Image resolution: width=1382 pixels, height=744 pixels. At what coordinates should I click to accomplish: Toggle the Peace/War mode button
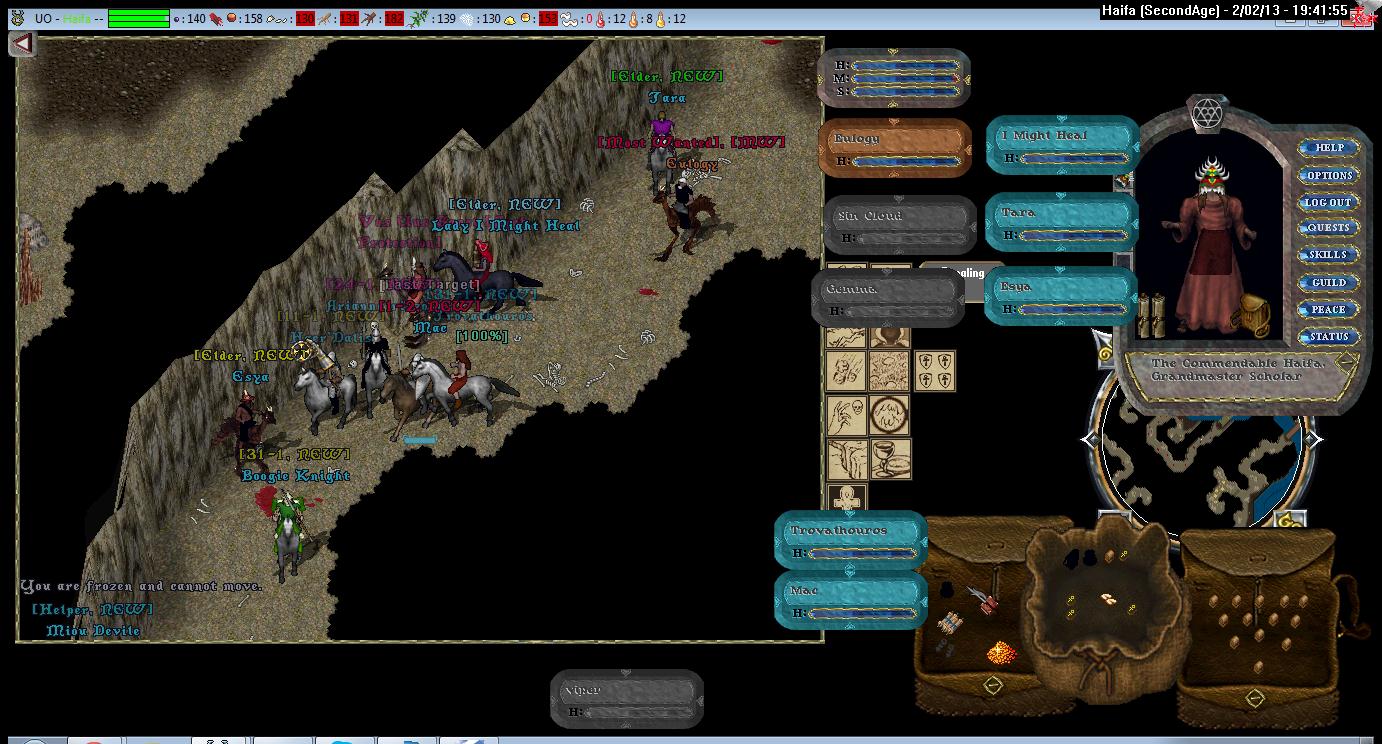(1329, 310)
